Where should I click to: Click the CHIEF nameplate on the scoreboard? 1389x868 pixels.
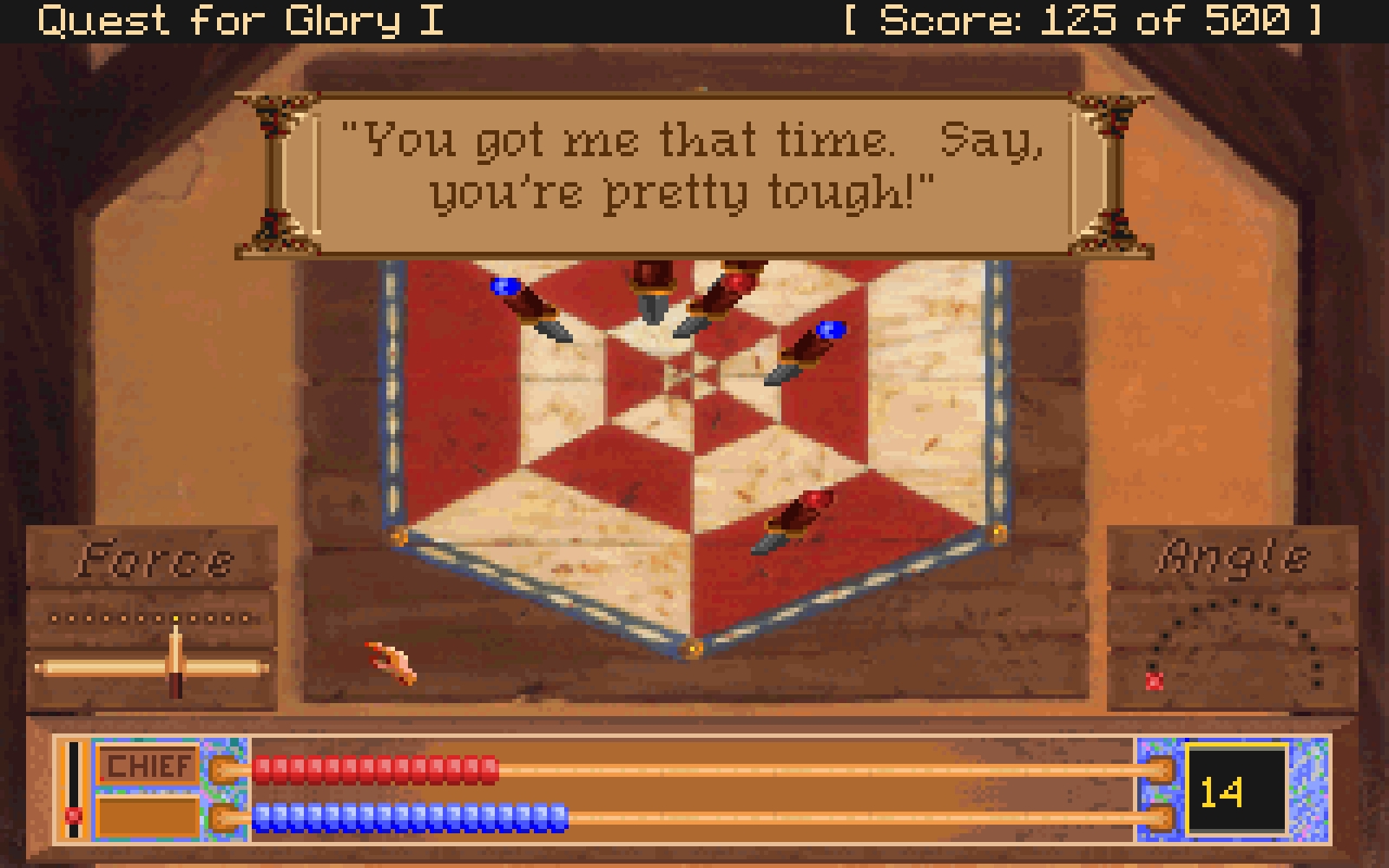click(x=145, y=766)
